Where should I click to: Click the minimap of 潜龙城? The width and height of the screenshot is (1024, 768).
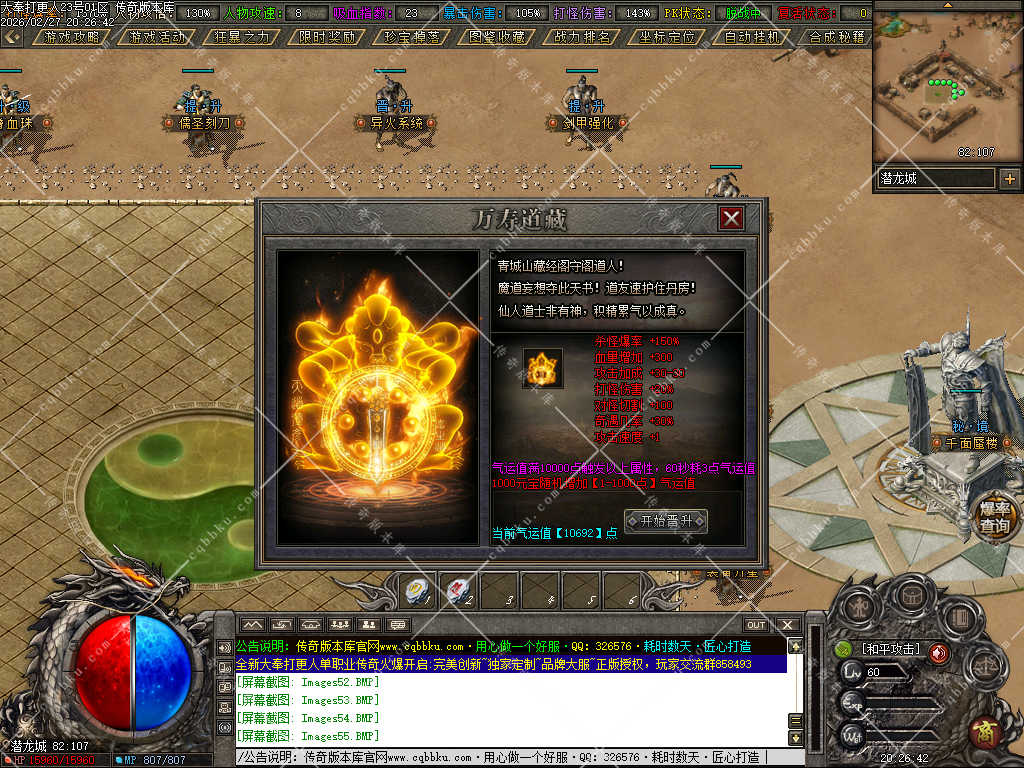[x=946, y=85]
